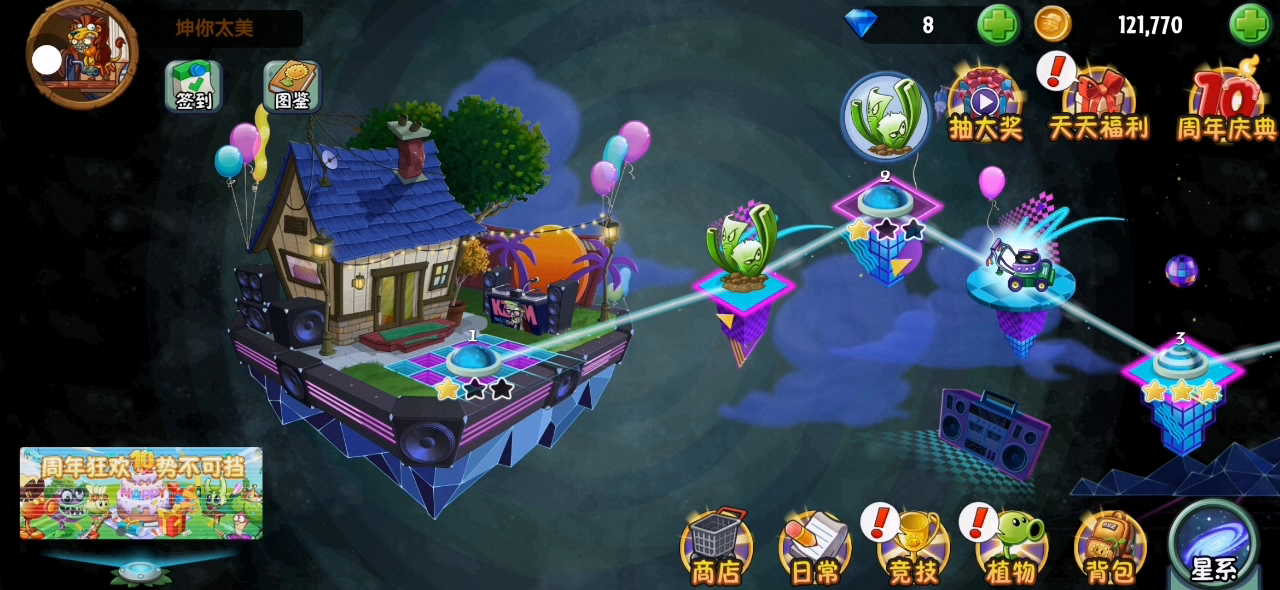Open the anniversary carnival banner

[x=141, y=493]
